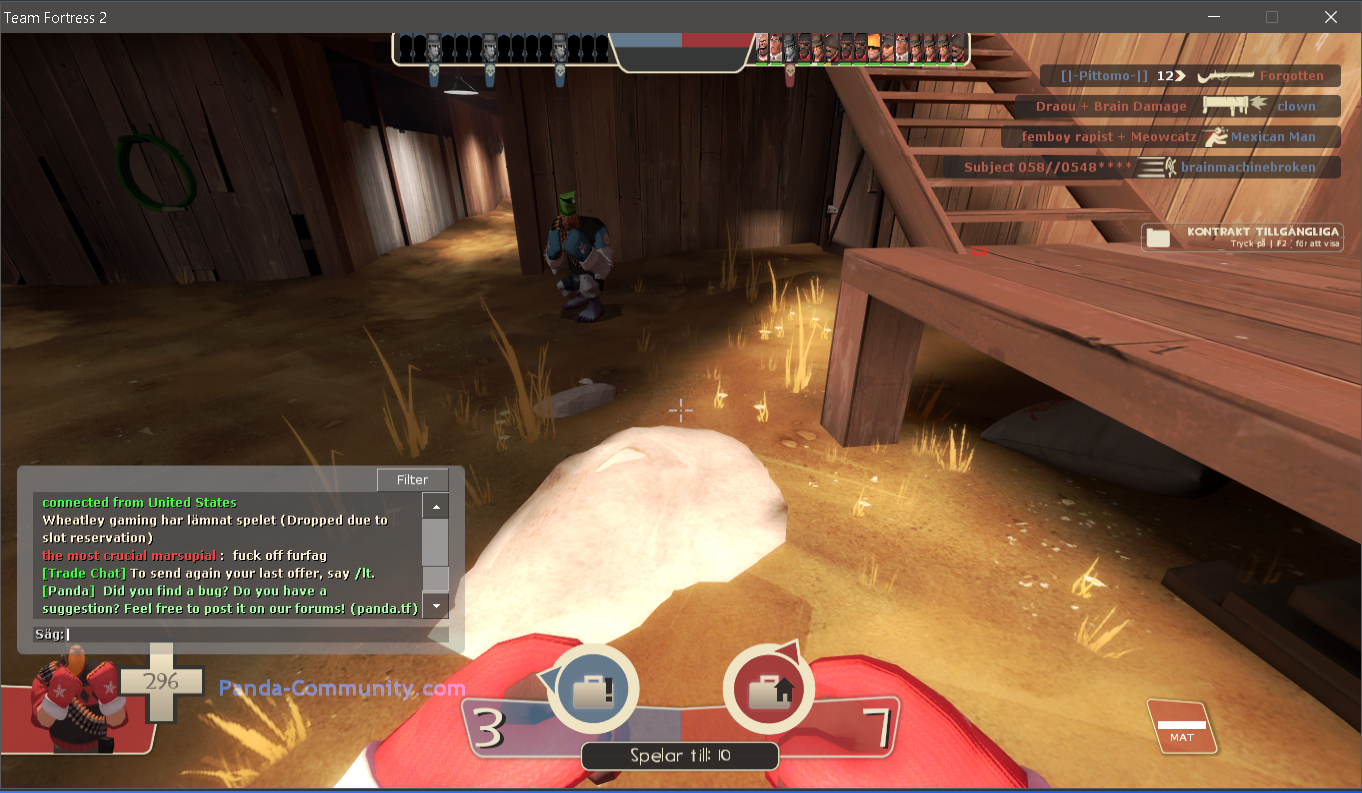Select the blue team intelligence briefcase icon
The width and height of the screenshot is (1362, 793).
coord(592,689)
